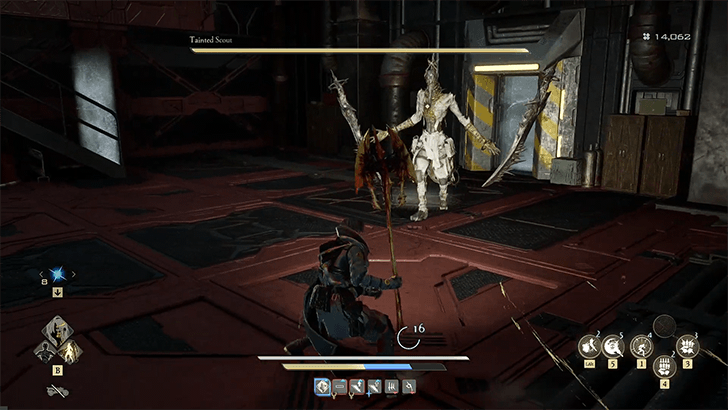Choose the glowing golden figure stance diamond
Image resolution: width=728 pixels, height=410 pixels.
point(72,350)
